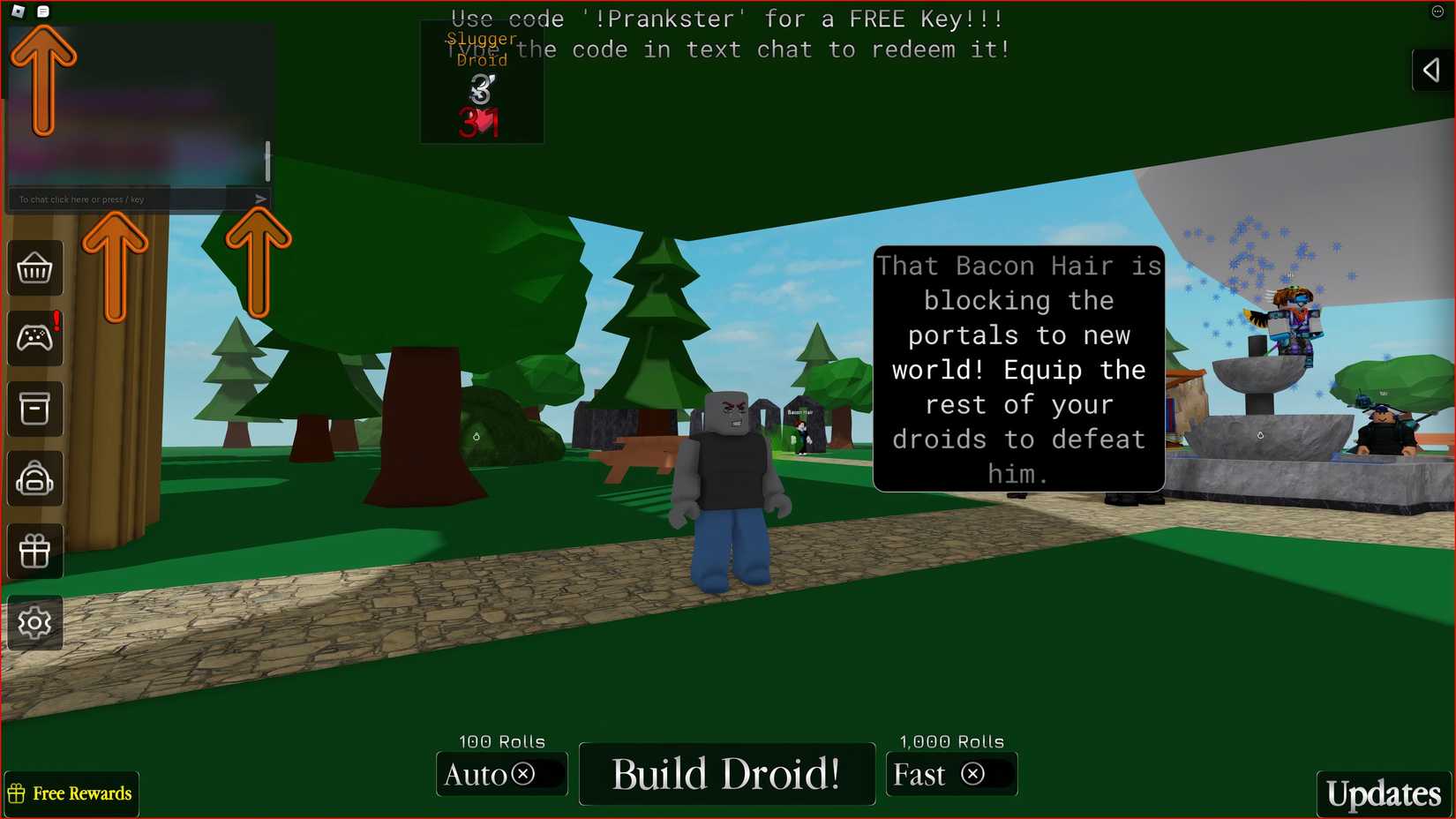Click the gamepad icon with red notification
This screenshot has height=819, width=1456.
35,338
